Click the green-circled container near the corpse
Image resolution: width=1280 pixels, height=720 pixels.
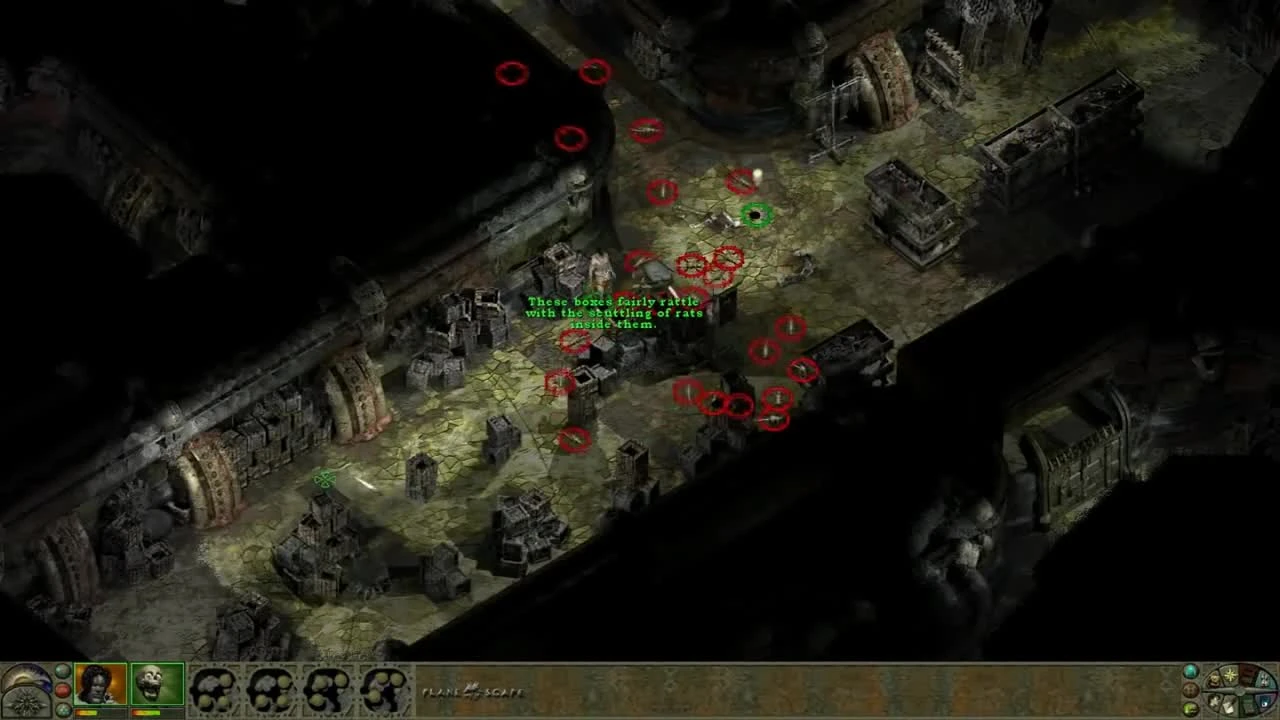click(x=755, y=212)
